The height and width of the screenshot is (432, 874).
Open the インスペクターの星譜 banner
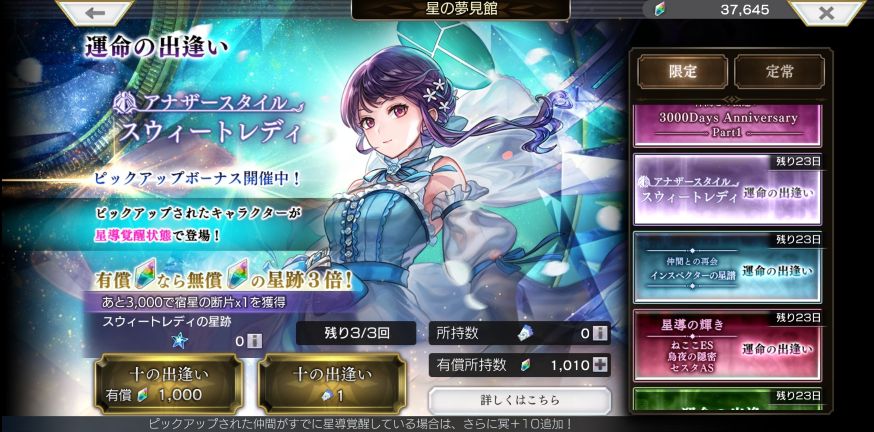coord(727,266)
